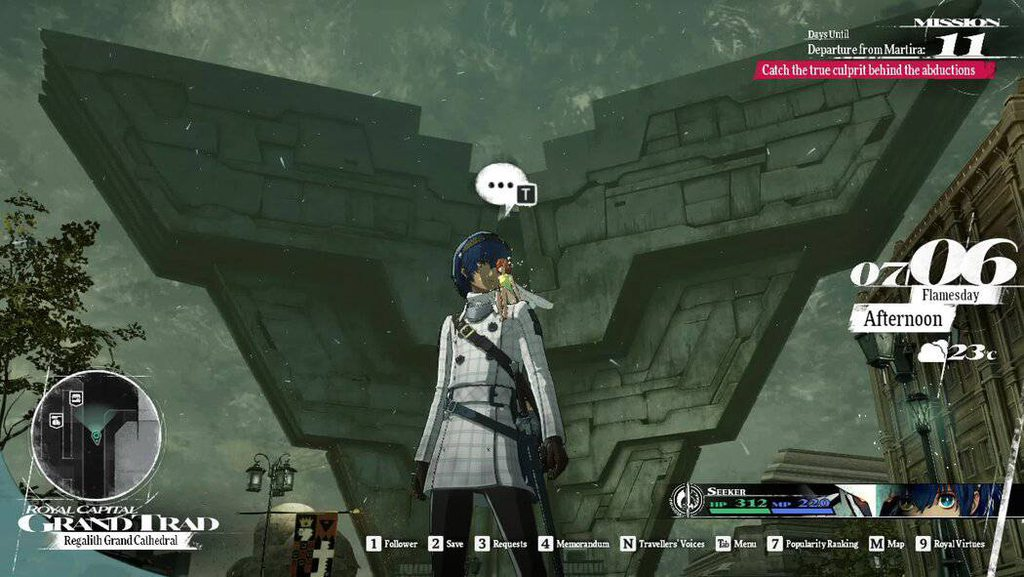Open the Requests list
This screenshot has height=577, width=1024.
[x=500, y=544]
